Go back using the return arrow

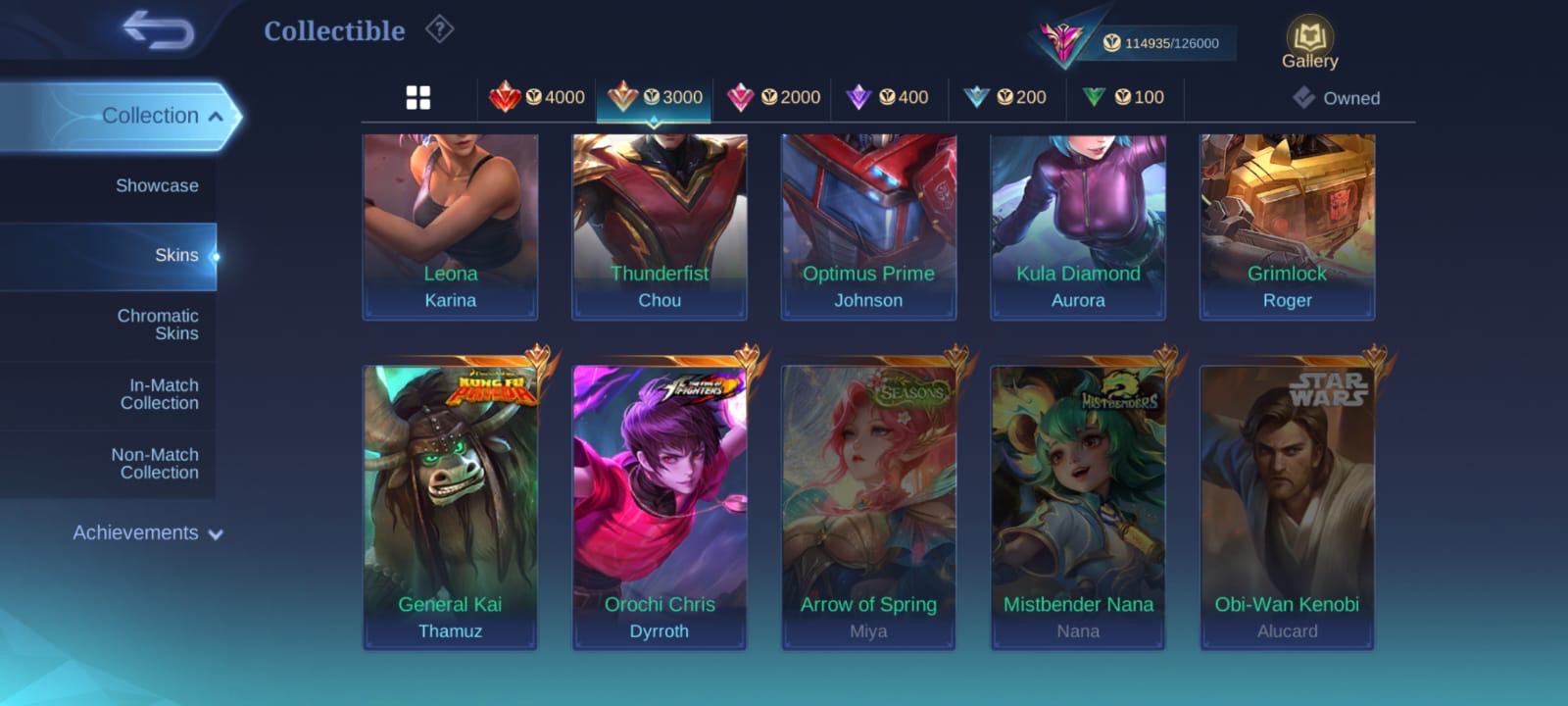coord(157,30)
